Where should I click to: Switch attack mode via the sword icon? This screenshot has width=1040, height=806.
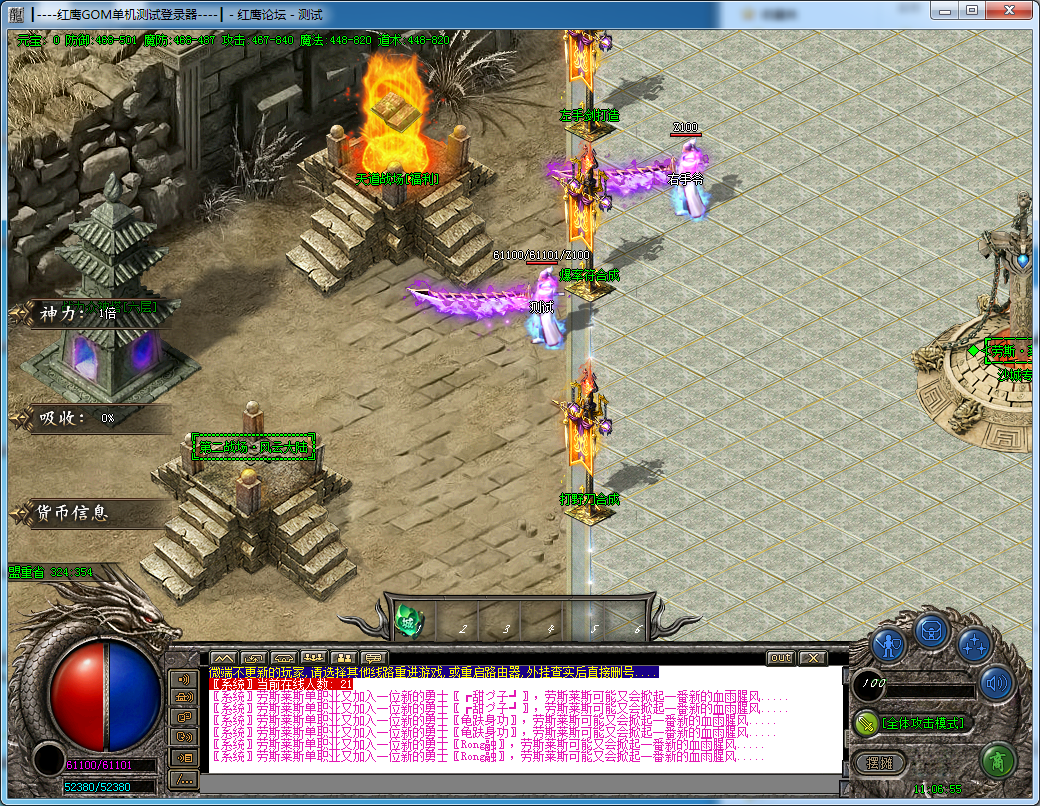click(866, 723)
